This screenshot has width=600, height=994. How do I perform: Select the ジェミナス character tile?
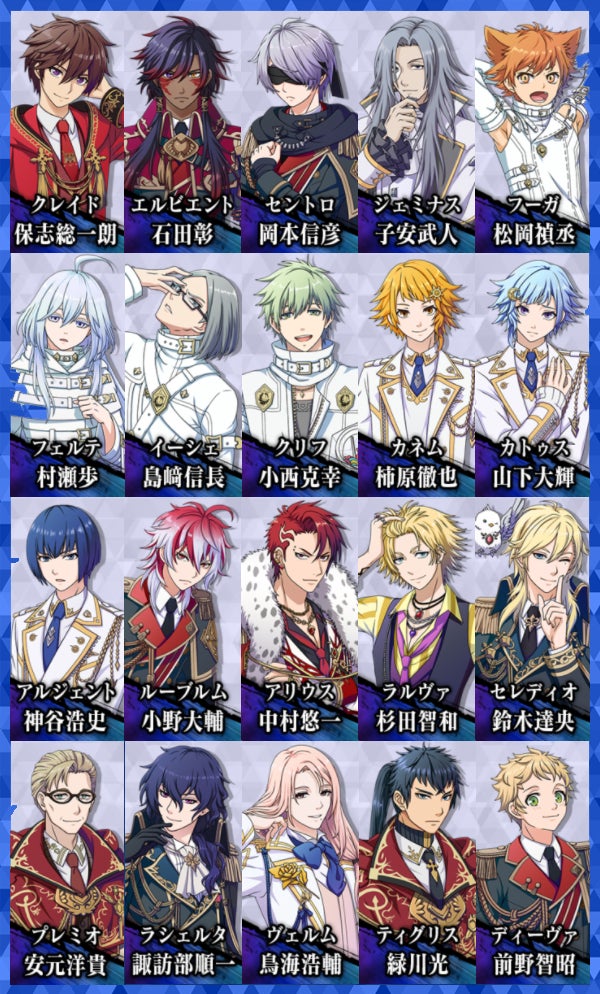[x=416, y=130]
